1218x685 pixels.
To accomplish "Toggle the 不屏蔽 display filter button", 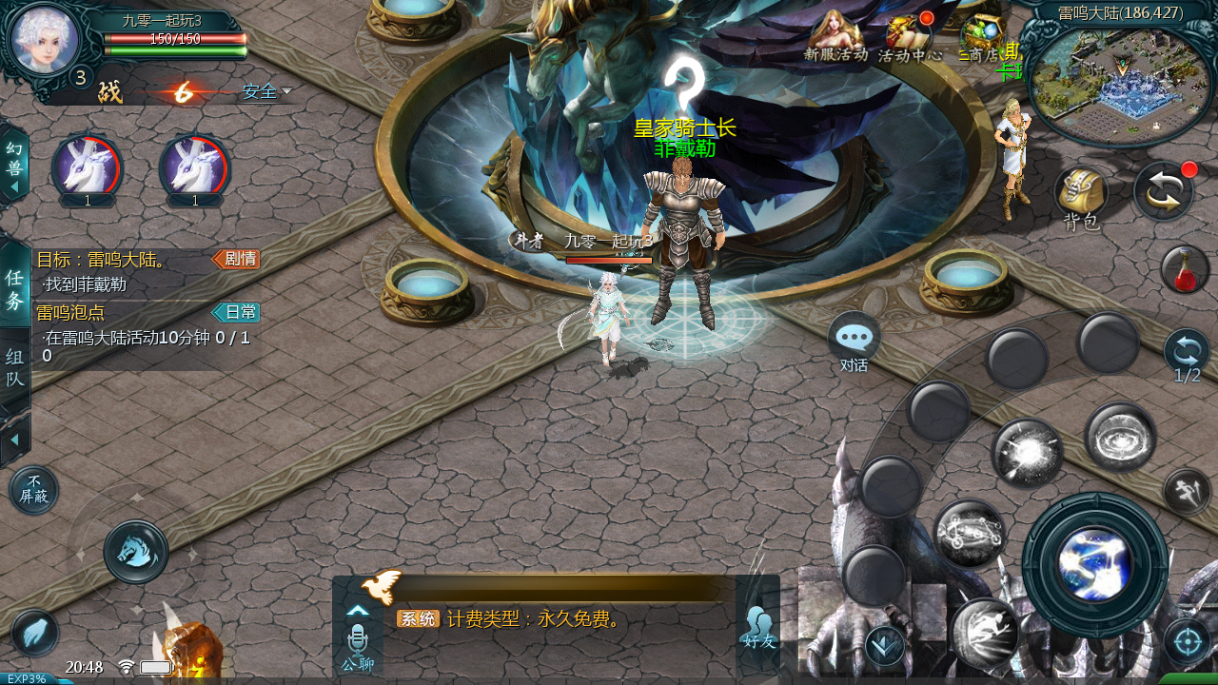I will tap(34, 490).
